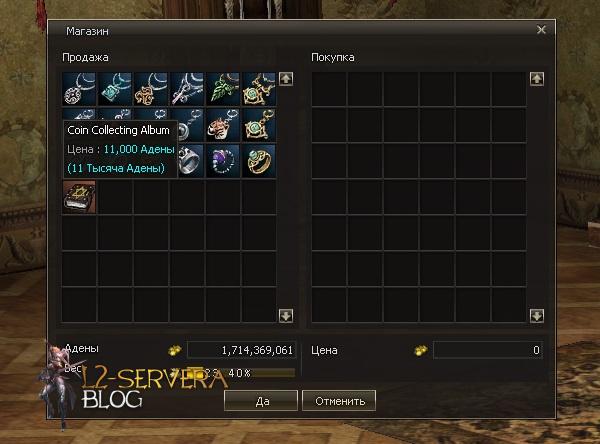Select the gold ring with green stone
This screenshot has width=600, height=444.
259,161
